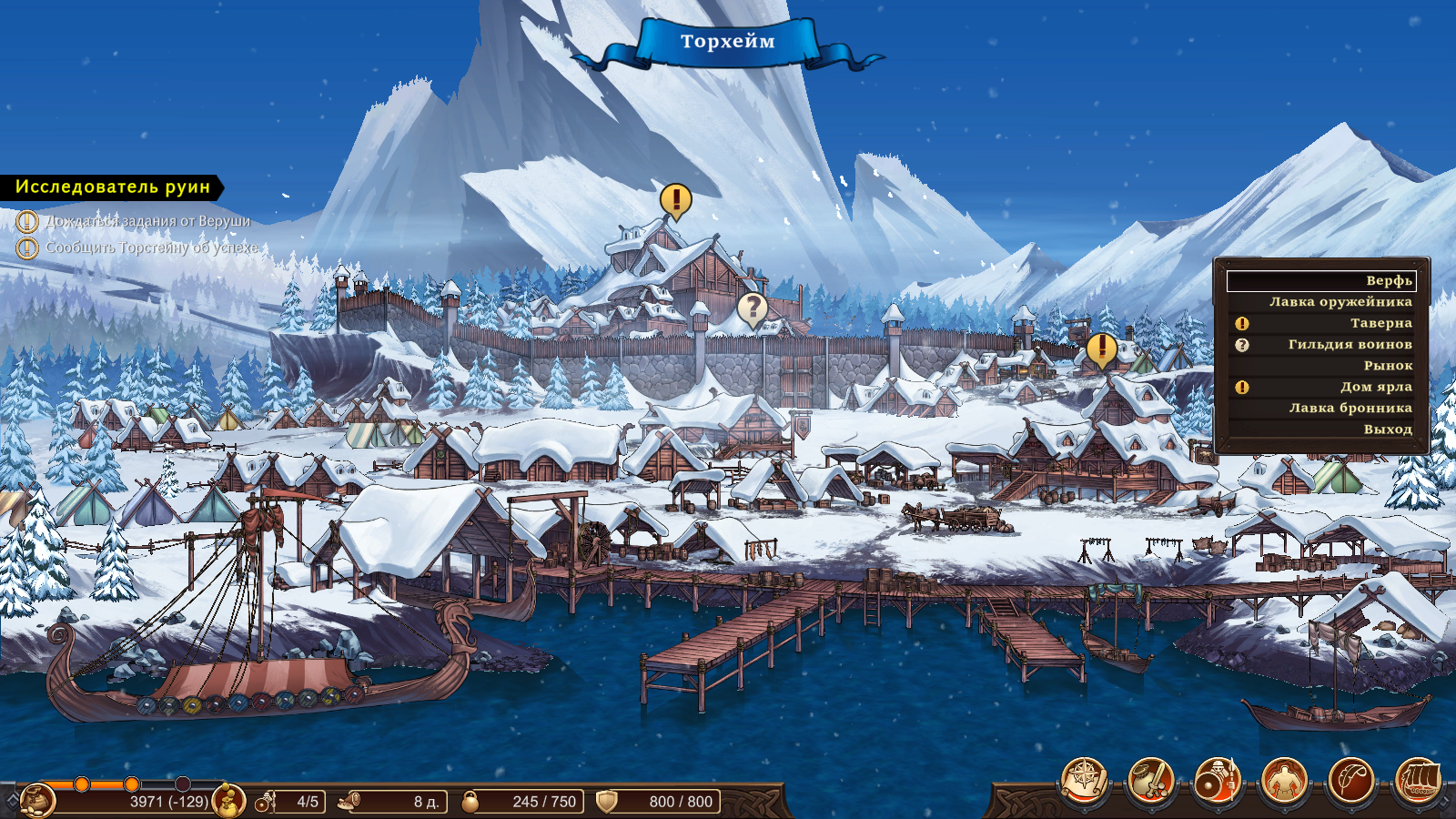Open Лавка бронника shop

pyautogui.click(x=1350, y=409)
